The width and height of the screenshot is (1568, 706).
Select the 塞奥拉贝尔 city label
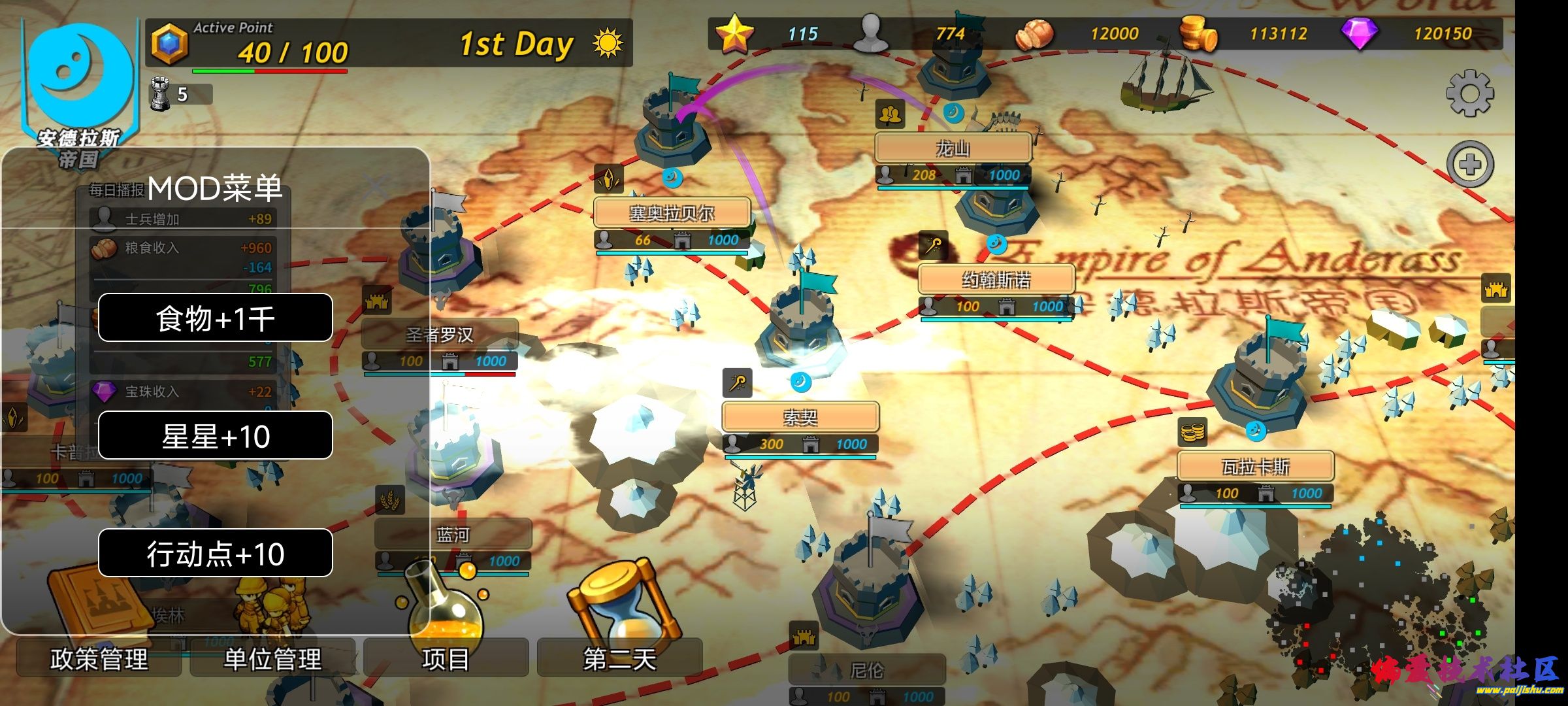[x=672, y=213]
